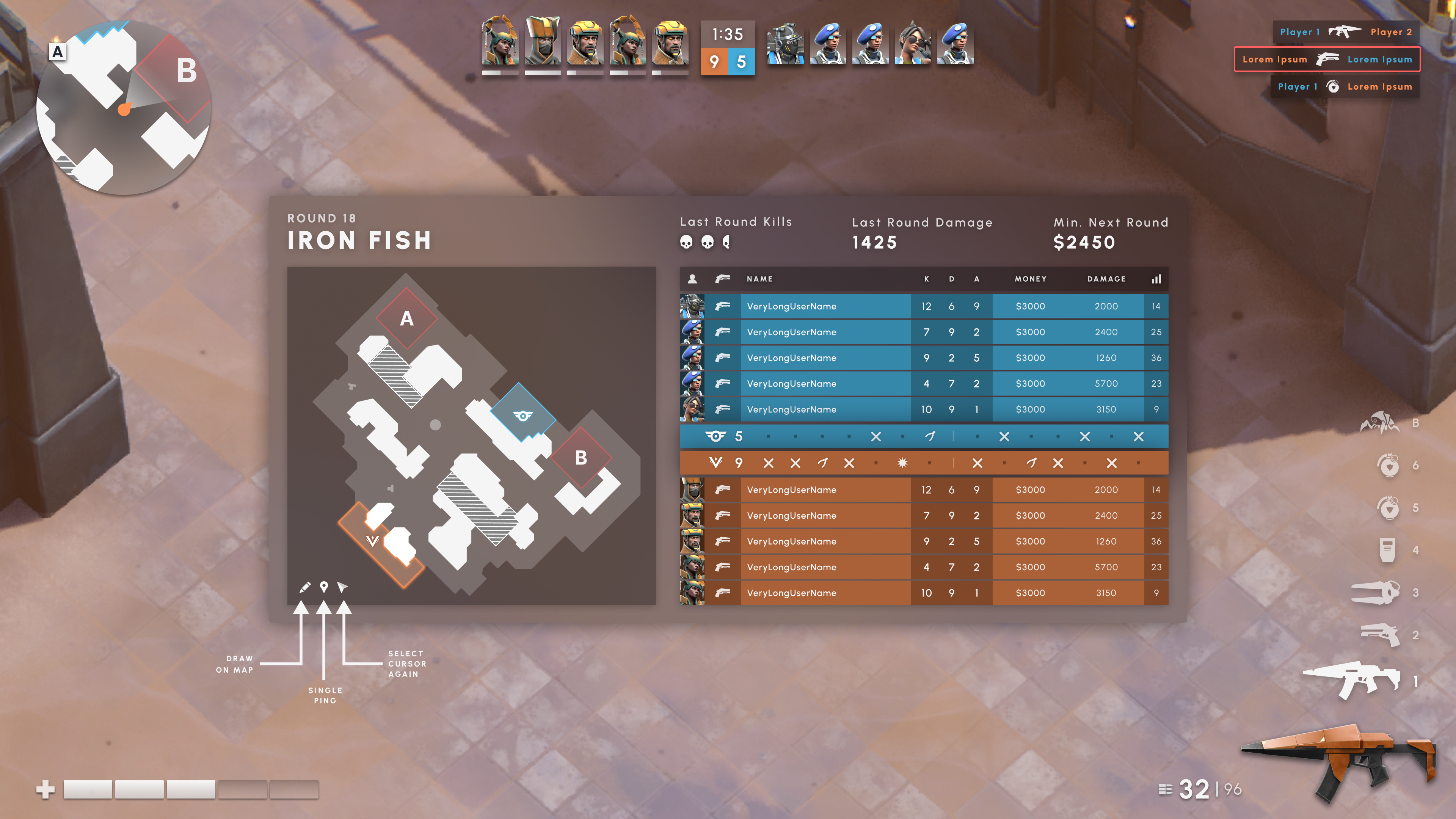Viewport: 1456px width, 819px height.
Task: Choose the card item in slot 4
Action: click(1388, 550)
